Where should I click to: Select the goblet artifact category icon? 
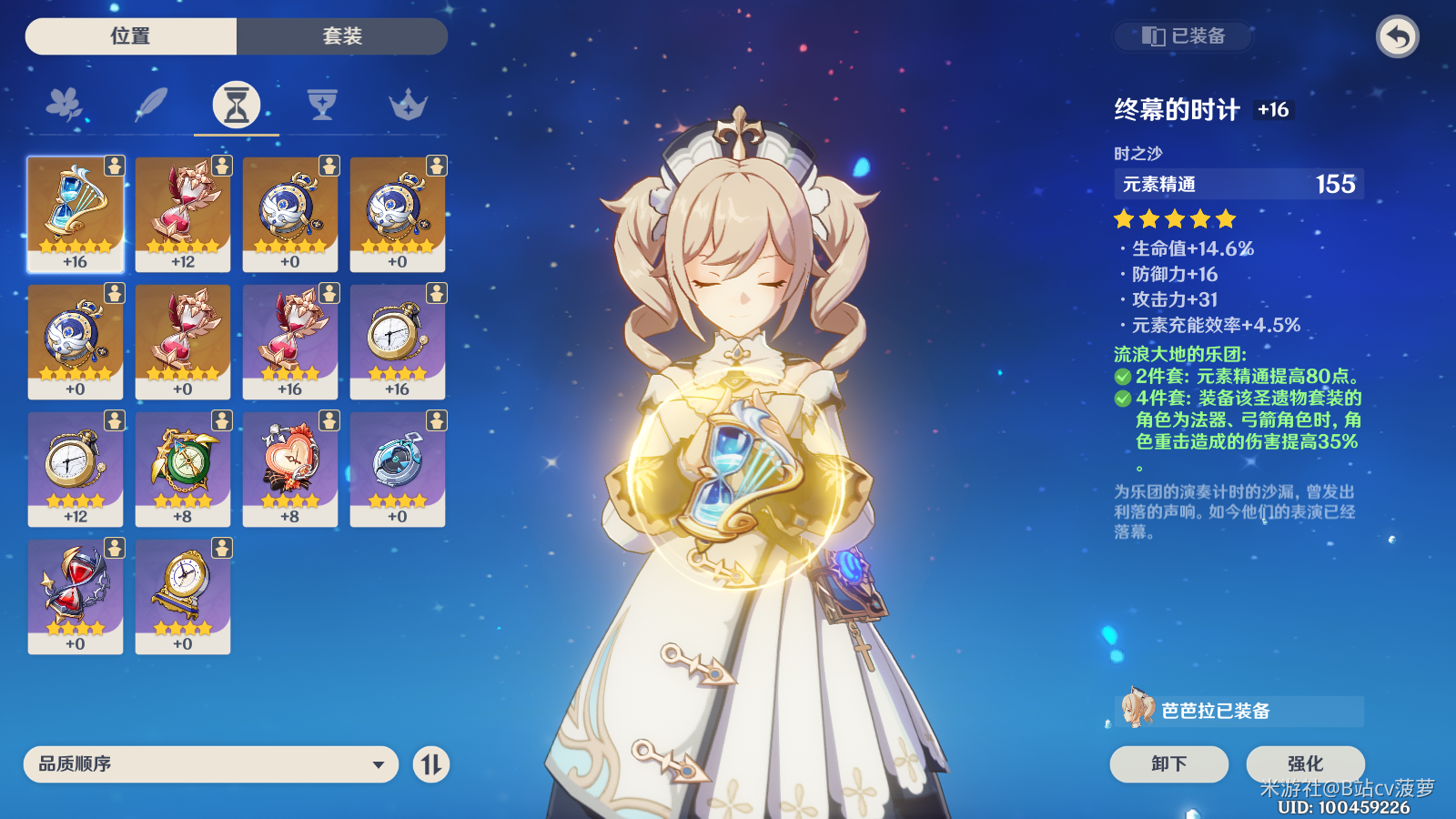click(322, 106)
